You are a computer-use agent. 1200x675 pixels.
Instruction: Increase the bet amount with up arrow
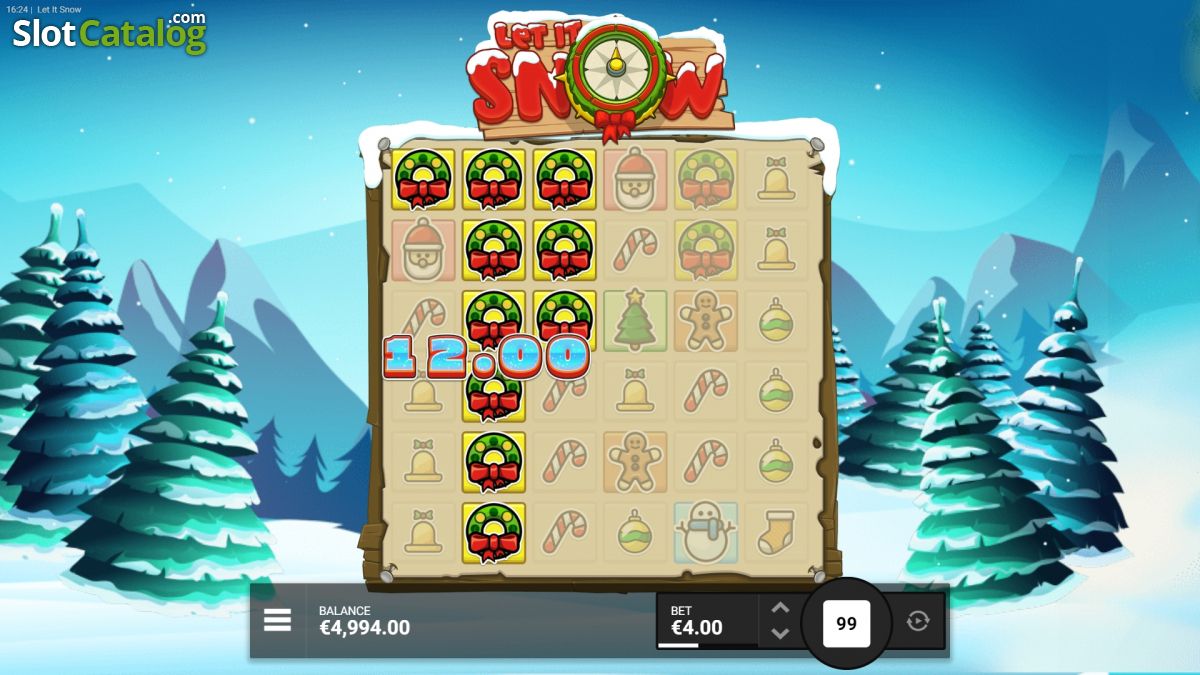[780, 608]
